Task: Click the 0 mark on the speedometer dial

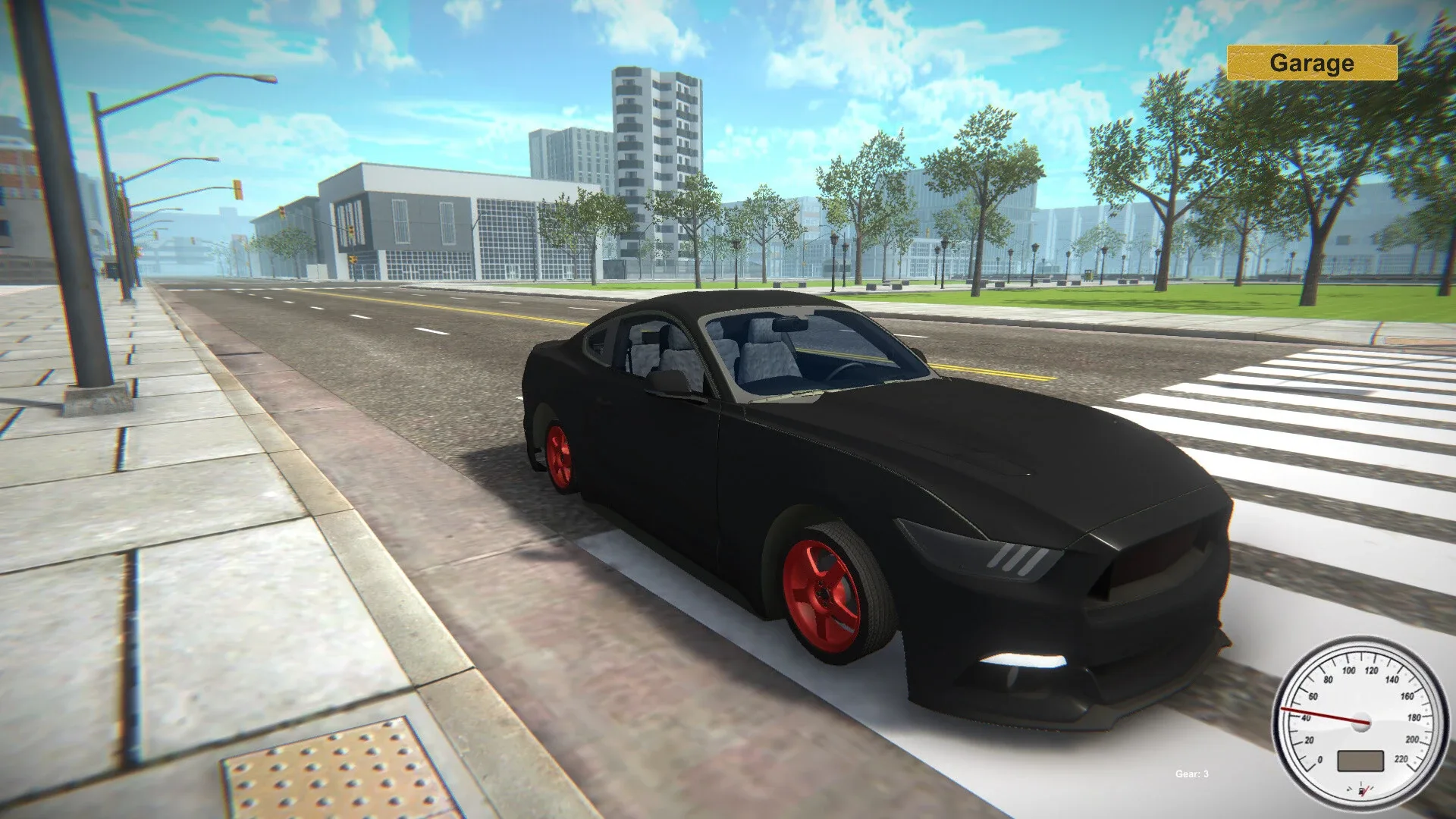Action: click(1320, 759)
